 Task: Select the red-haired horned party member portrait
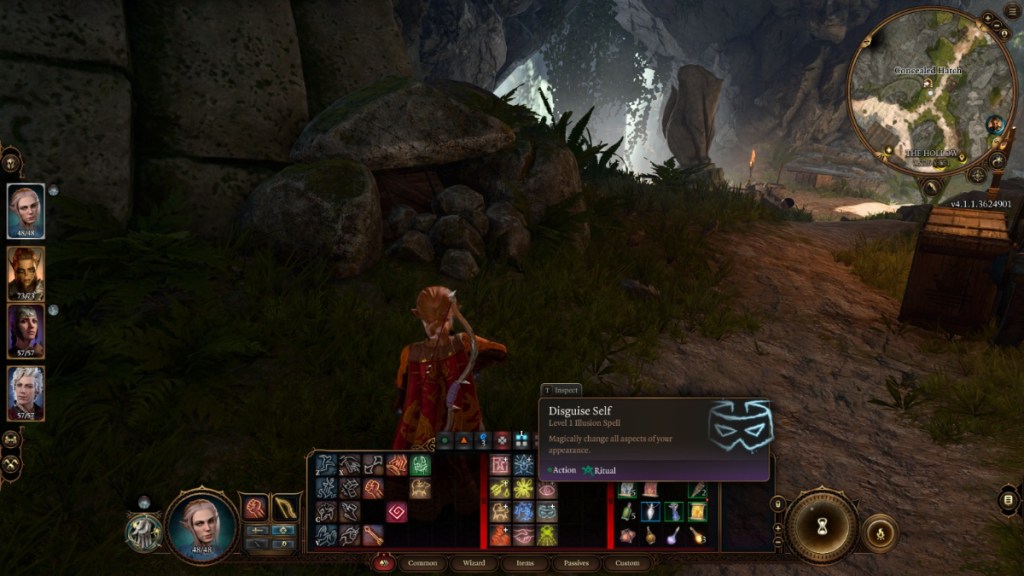click(x=26, y=273)
